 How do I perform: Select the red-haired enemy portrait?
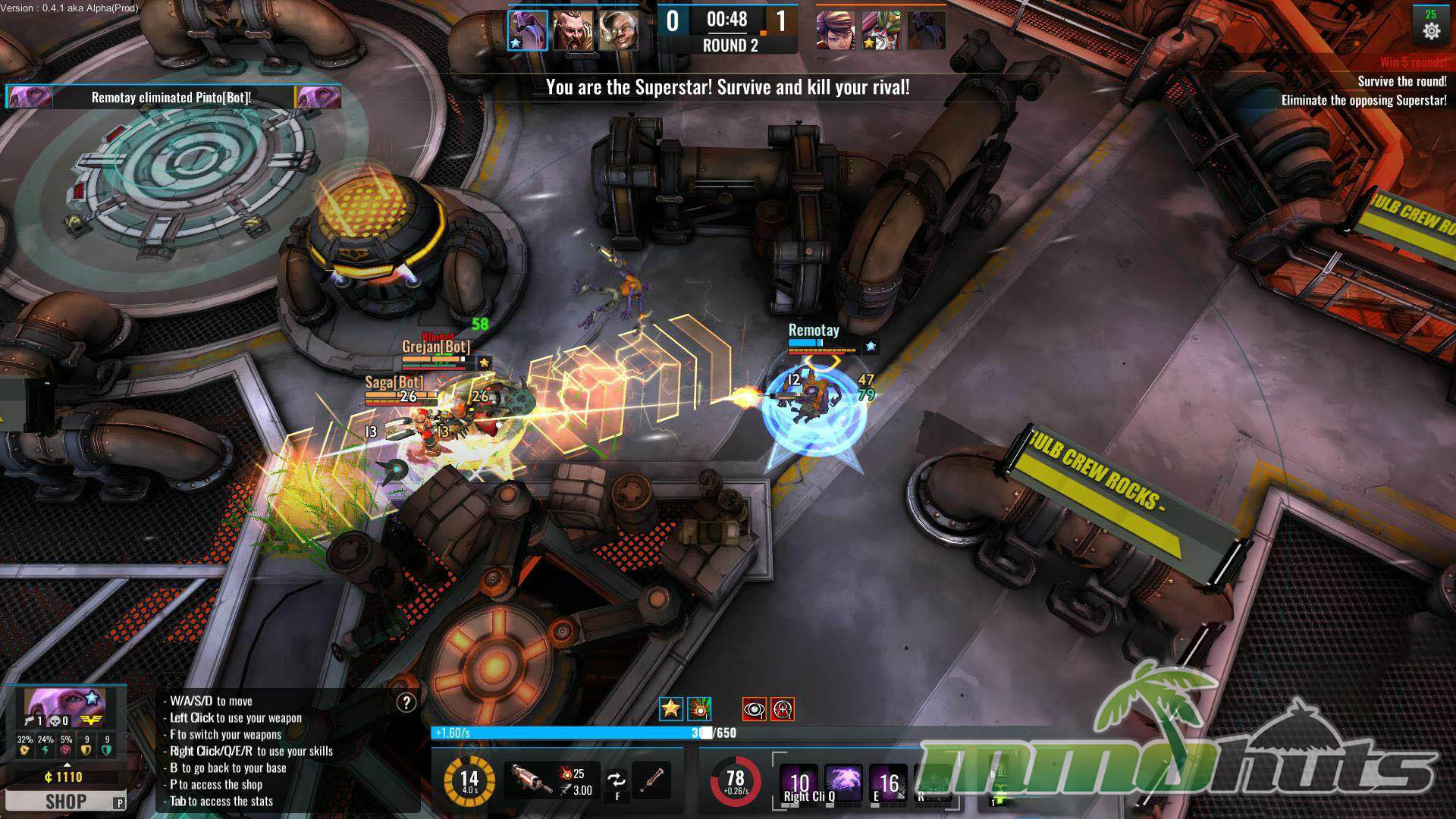coord(835,31)
